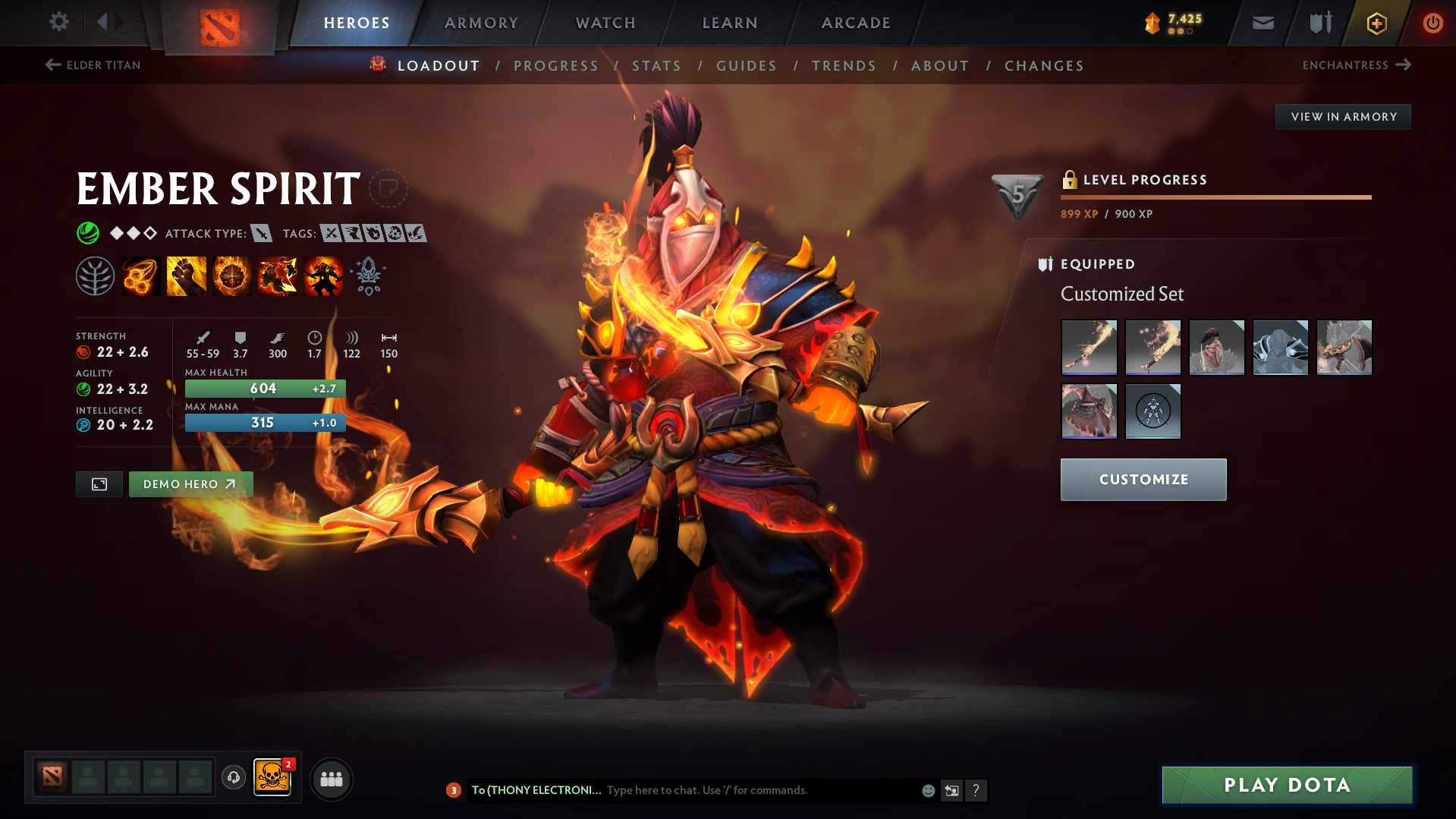1456x819 pixels.
Task: Switch to the GUIDES tab
Action: [746, 65]
